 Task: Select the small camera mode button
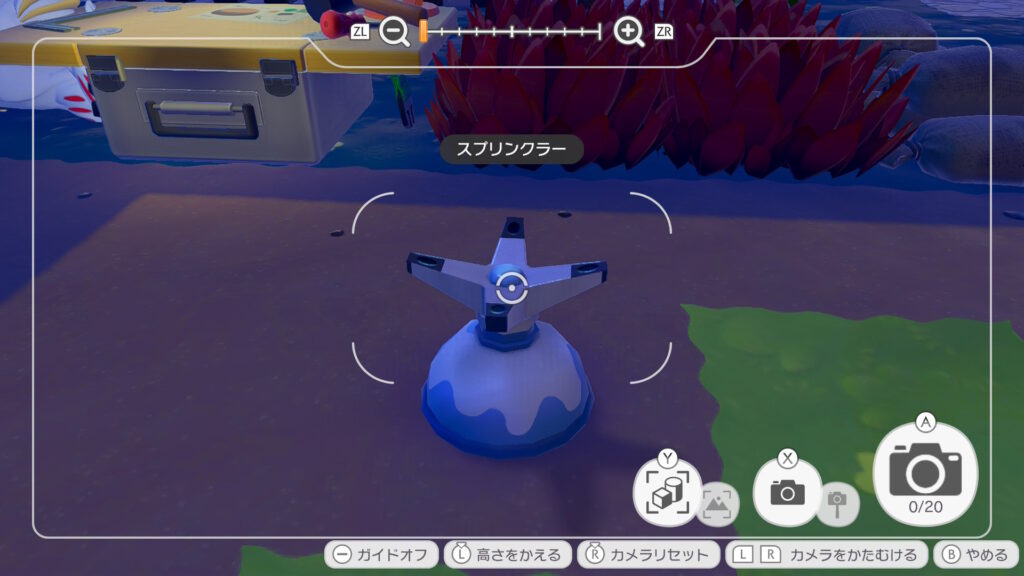(787, 491)
